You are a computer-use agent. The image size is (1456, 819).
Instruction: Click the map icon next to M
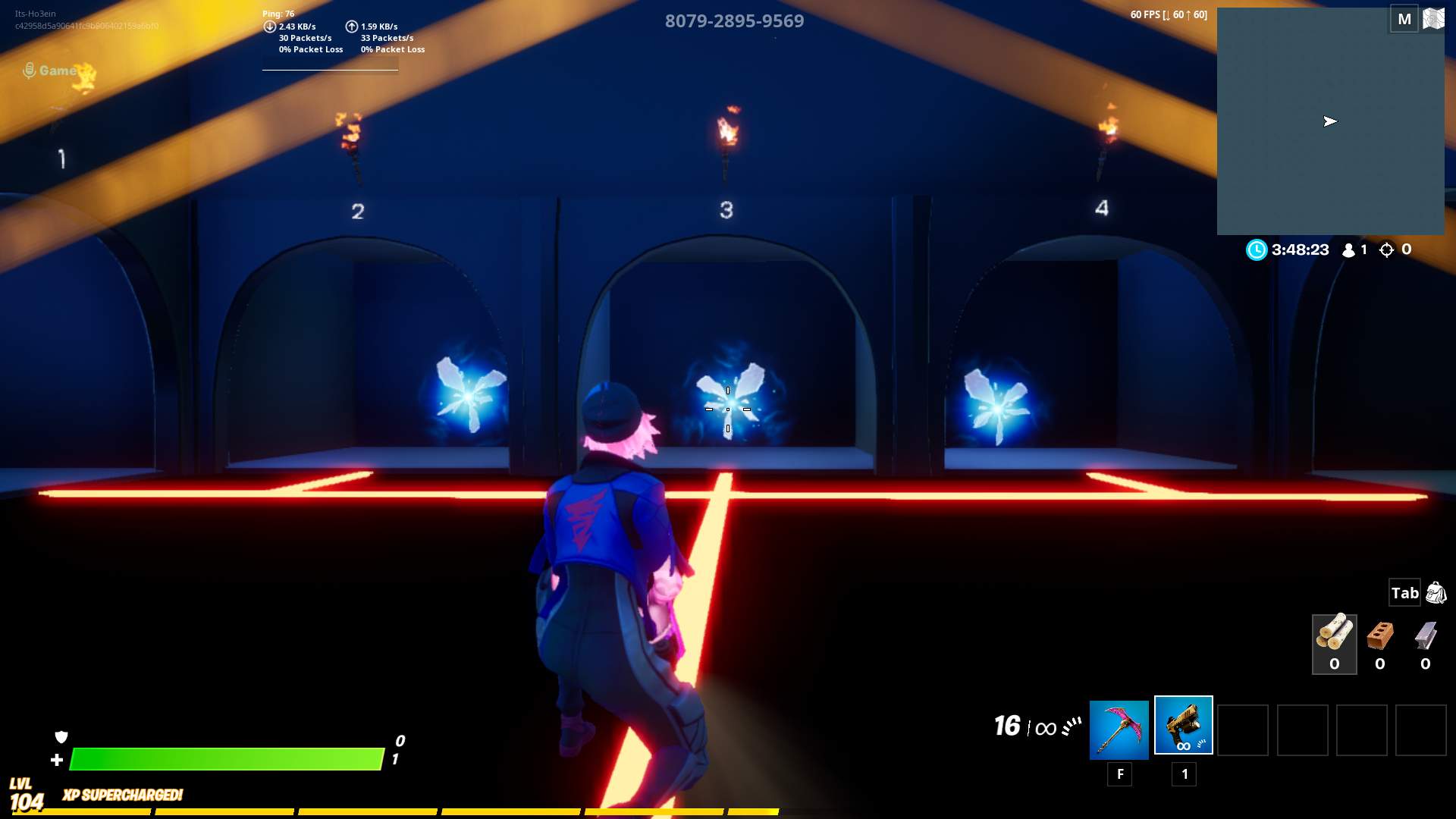pos(1432,19)
